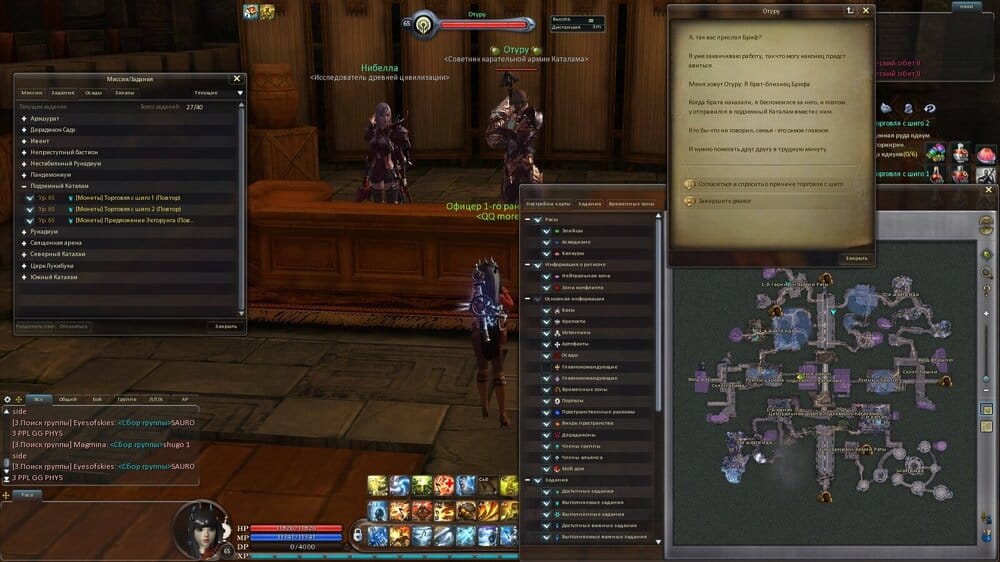Close the Миссия/Задания quest window
This screenshot has width=1000, height=562.
pos(236,78)
